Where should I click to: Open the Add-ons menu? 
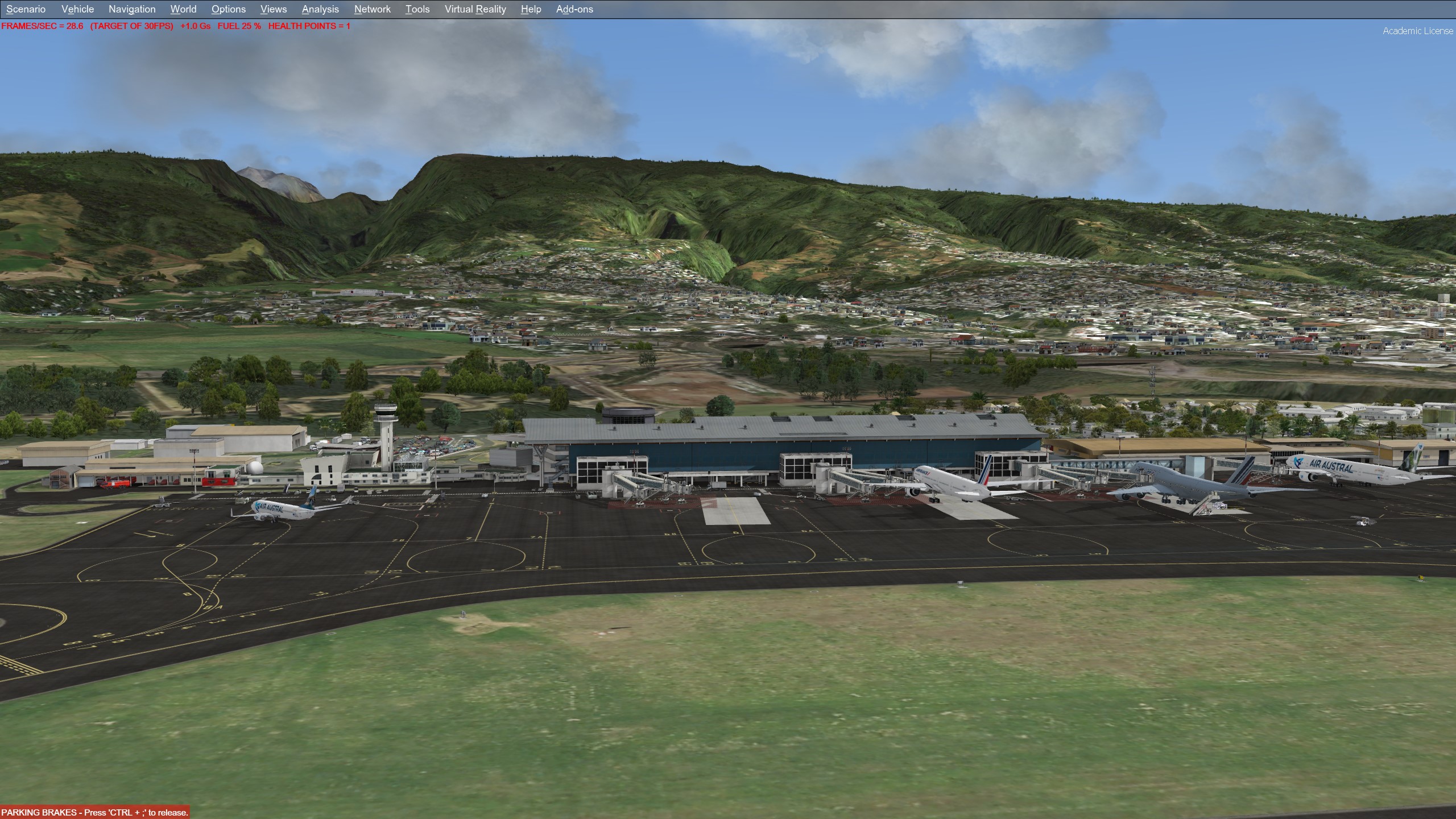coord(574,9)
